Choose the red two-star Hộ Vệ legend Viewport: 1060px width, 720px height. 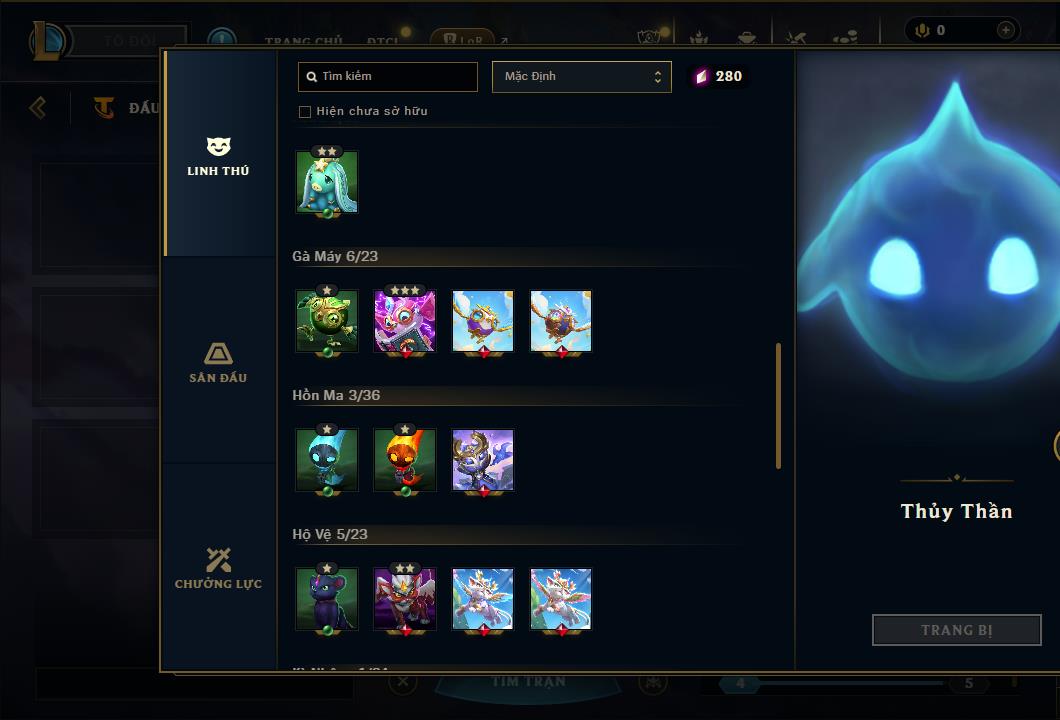pos(405,599)
